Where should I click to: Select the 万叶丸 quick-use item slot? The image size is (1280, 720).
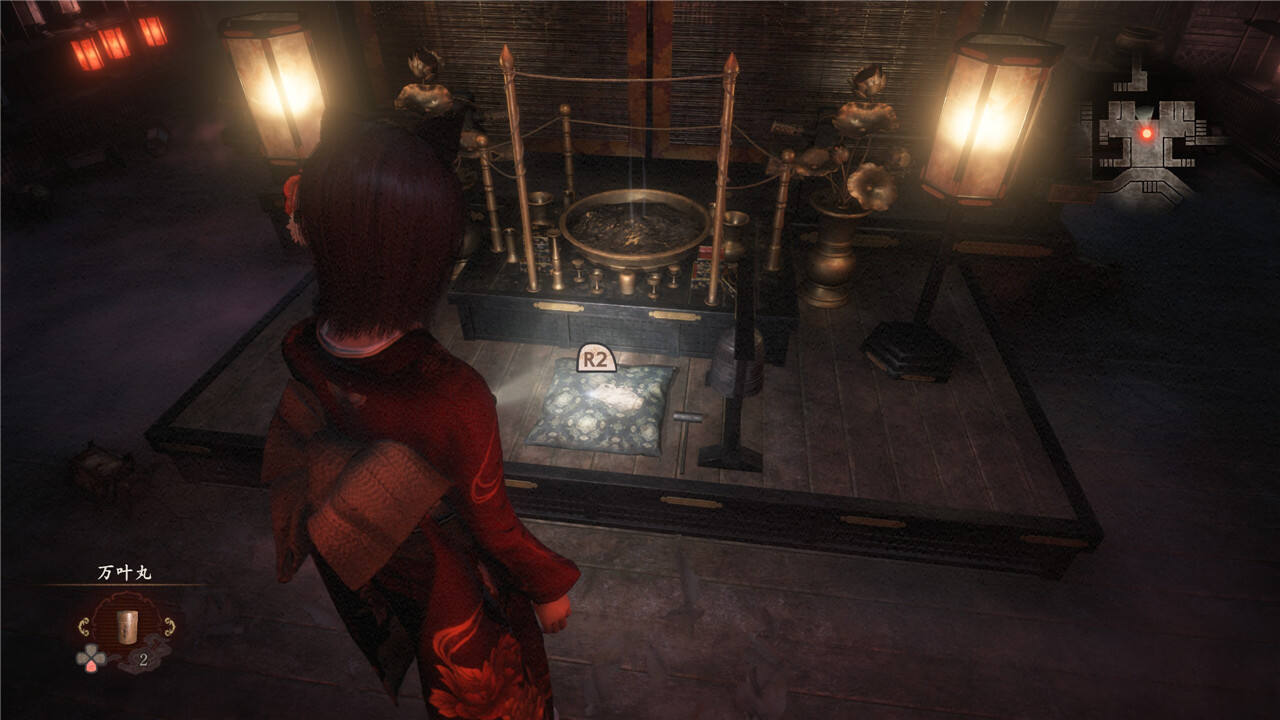(x=127, y=628)
